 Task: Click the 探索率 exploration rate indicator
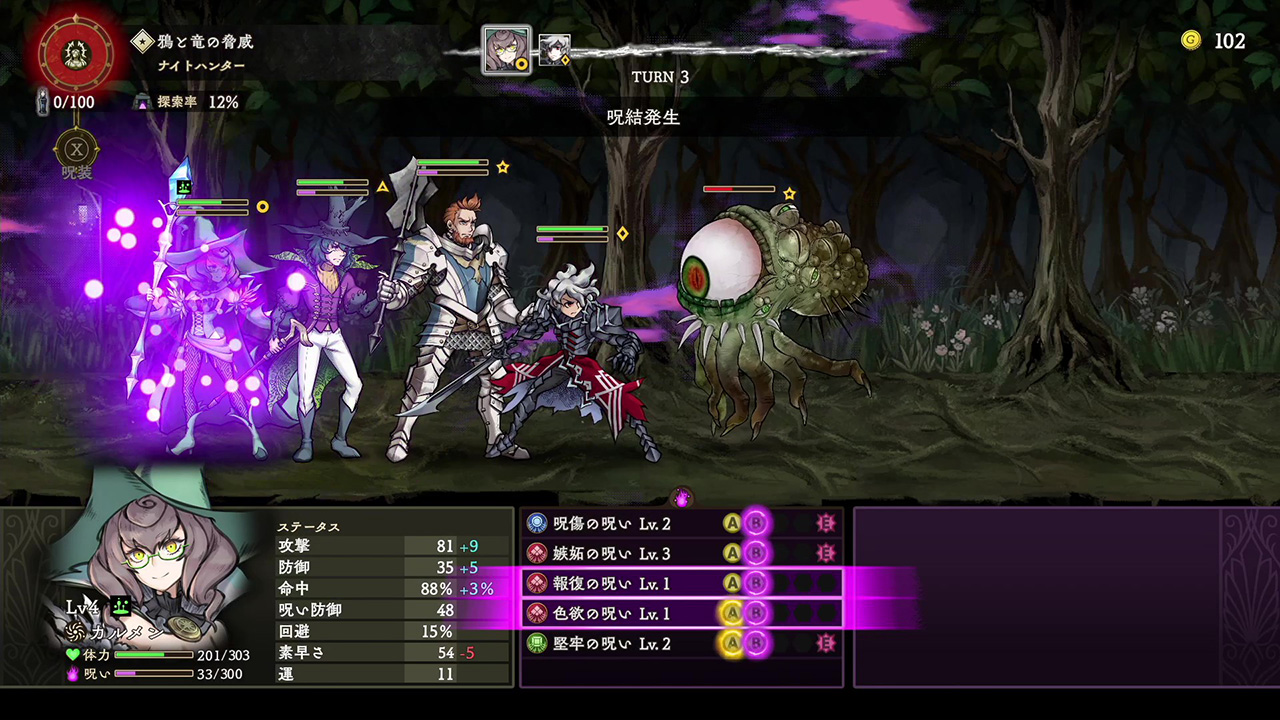click(188, 102)
